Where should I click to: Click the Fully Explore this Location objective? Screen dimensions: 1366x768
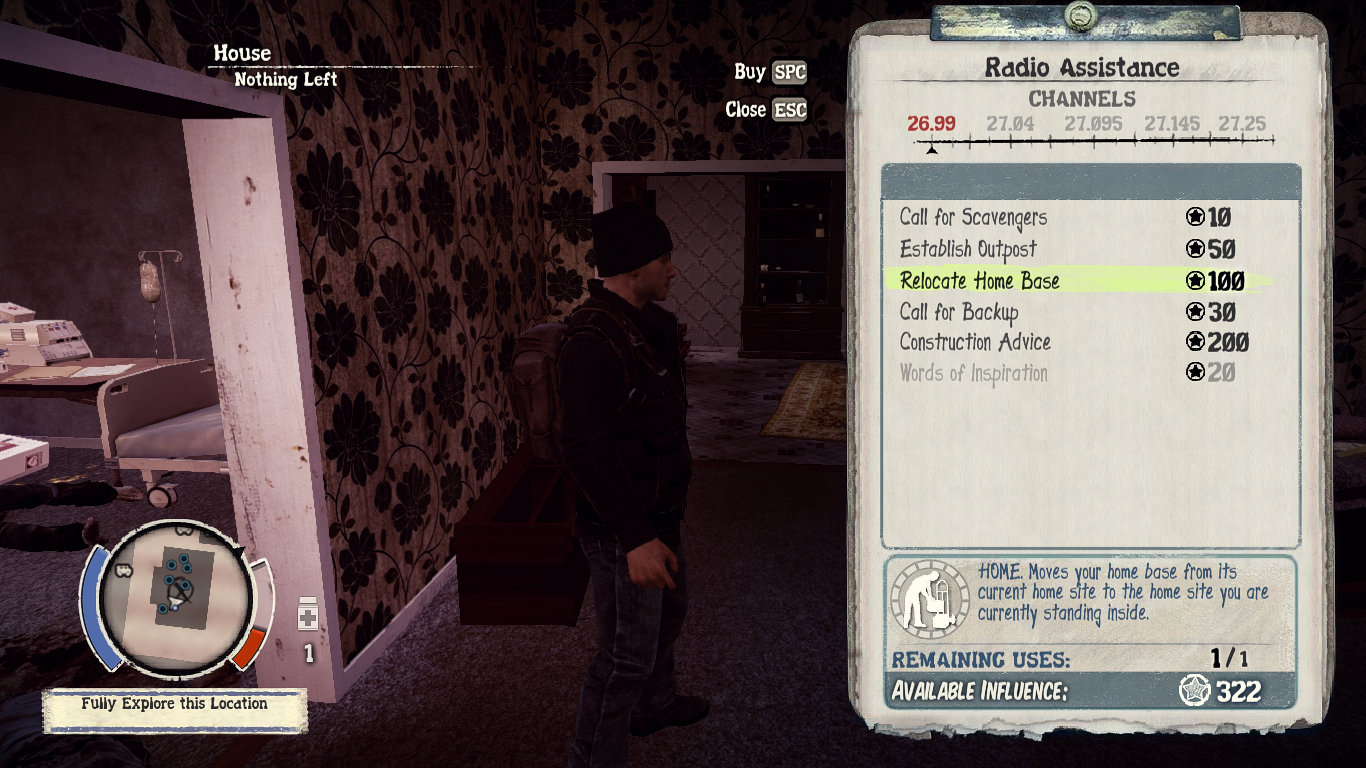(x=175, y=704)
